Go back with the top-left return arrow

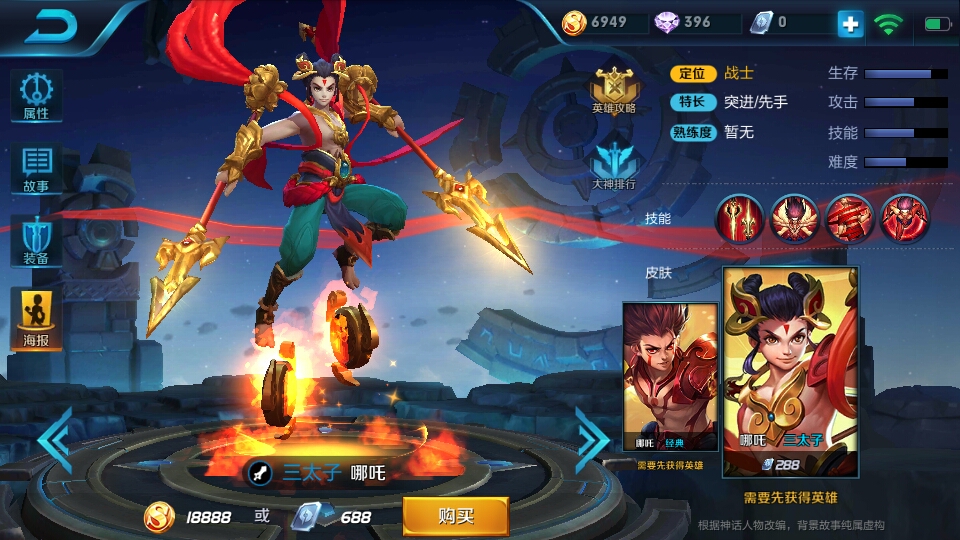[50, 27]
